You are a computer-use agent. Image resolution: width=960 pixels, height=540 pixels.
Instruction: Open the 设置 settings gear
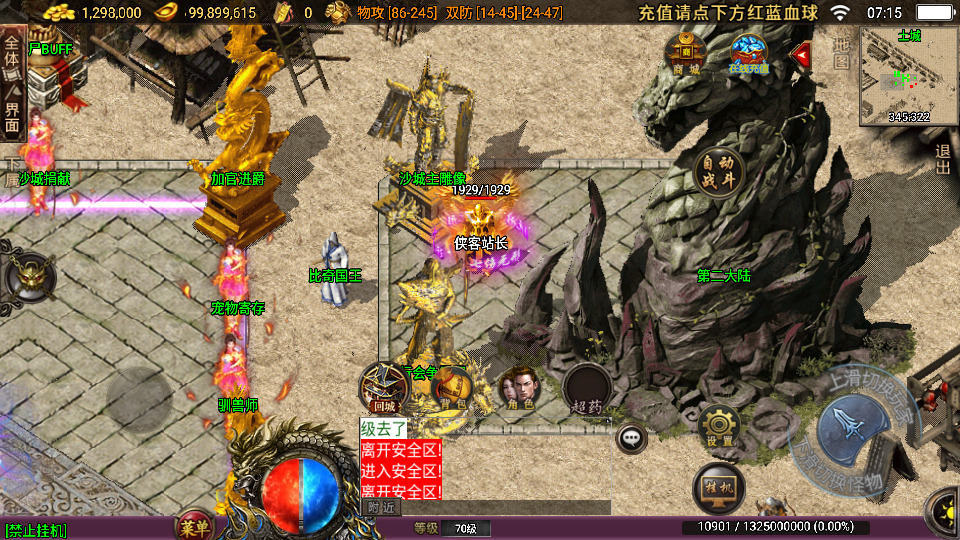[719, 427]
